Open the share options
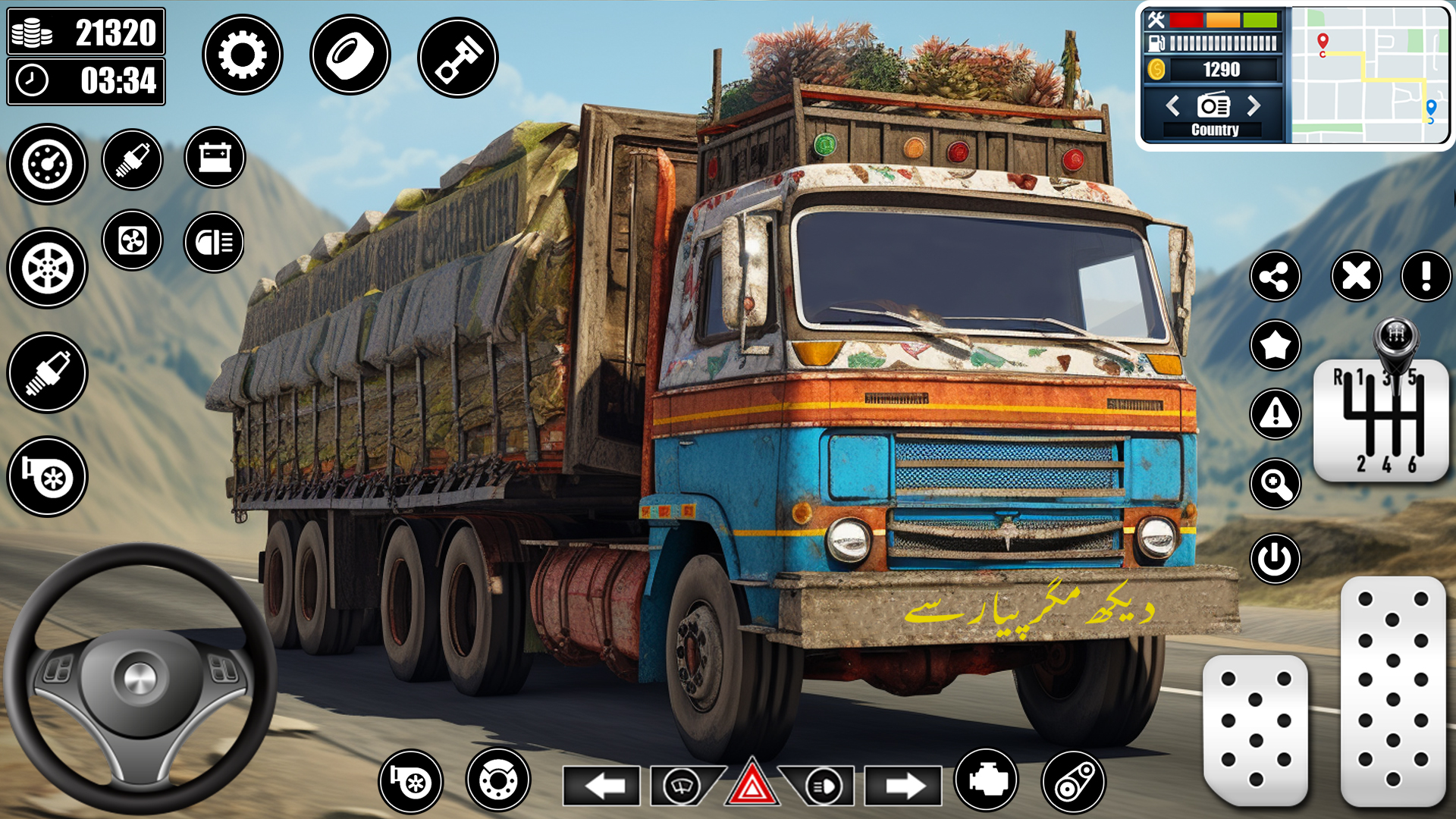1456x819 pixels. pos(1276,278)
